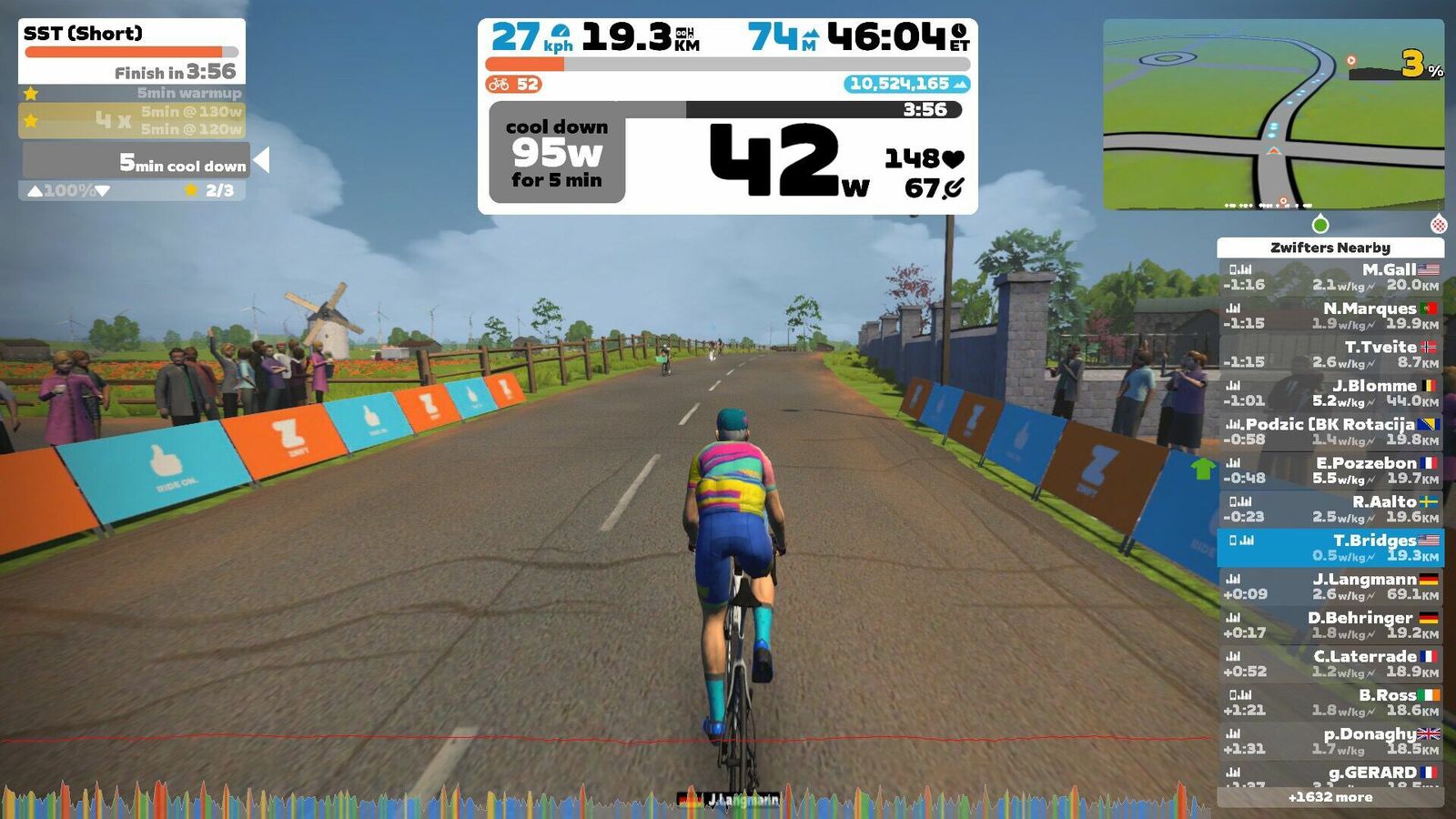Image resolution: width=1456 pixels, height=819 pixels.
Task: Choose T.Tveite from the rider list
Action: coord(1330,354)
